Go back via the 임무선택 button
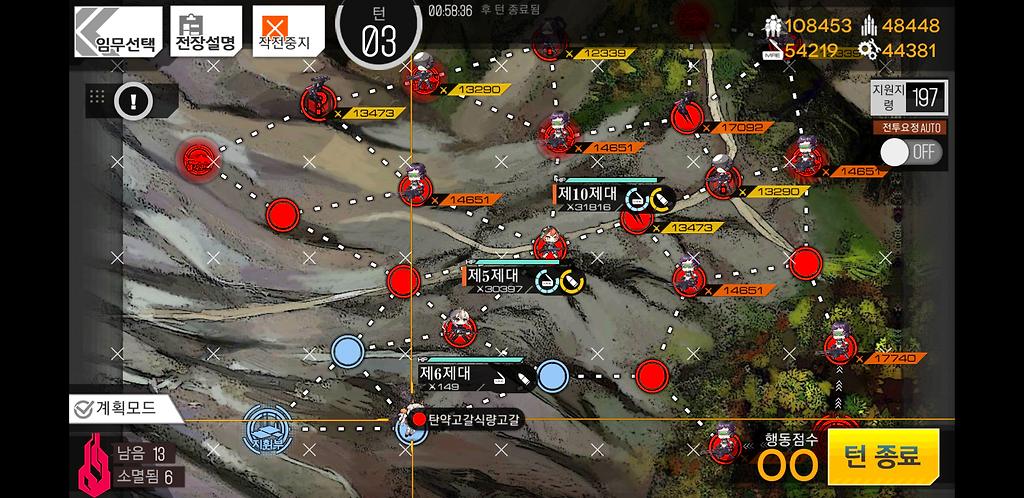 (x=118, y=31)
